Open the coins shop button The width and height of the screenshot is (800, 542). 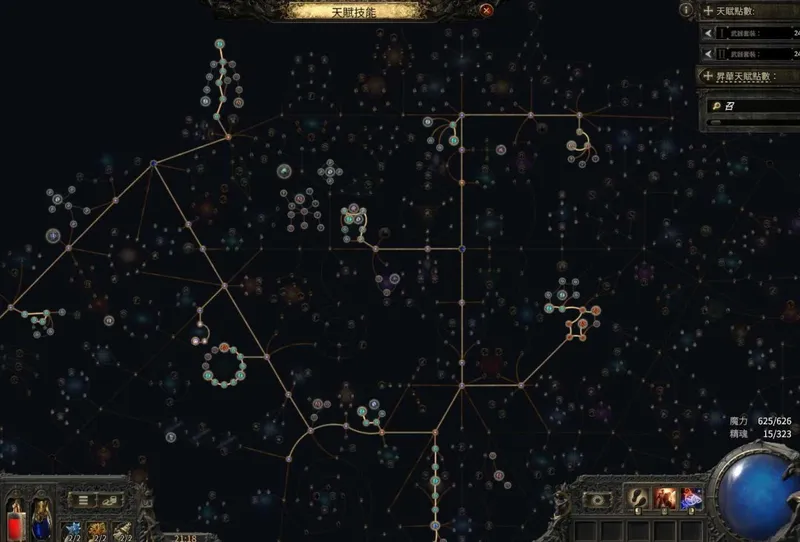113,499
